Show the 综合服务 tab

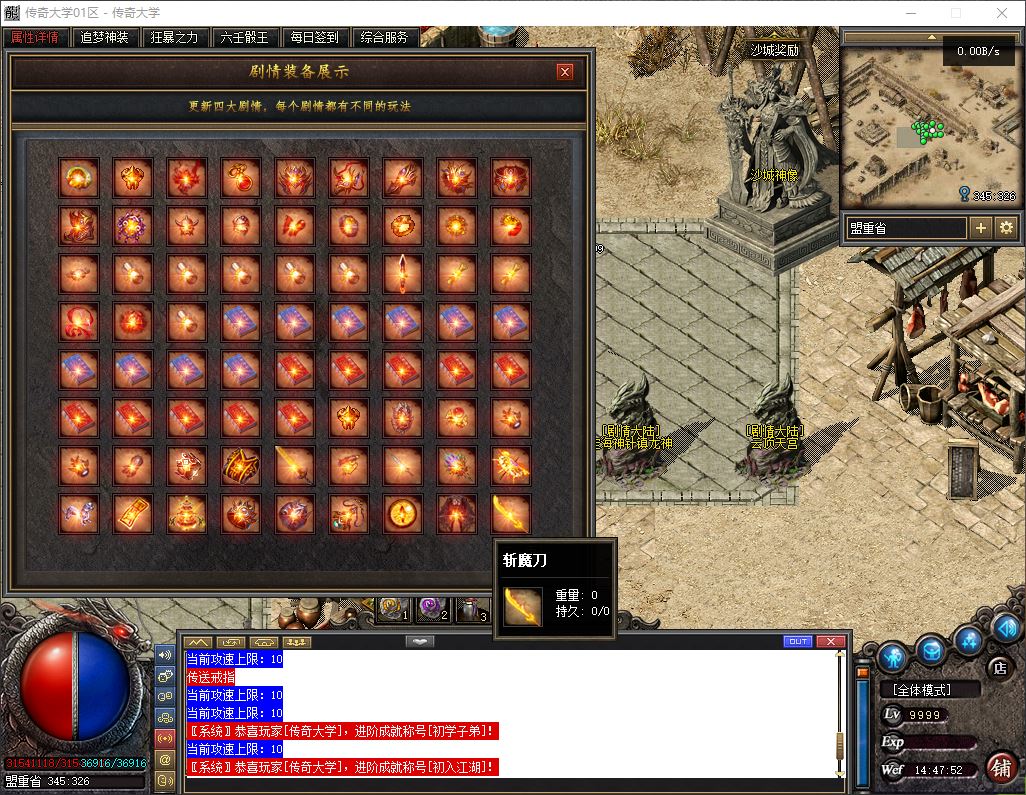384,38
